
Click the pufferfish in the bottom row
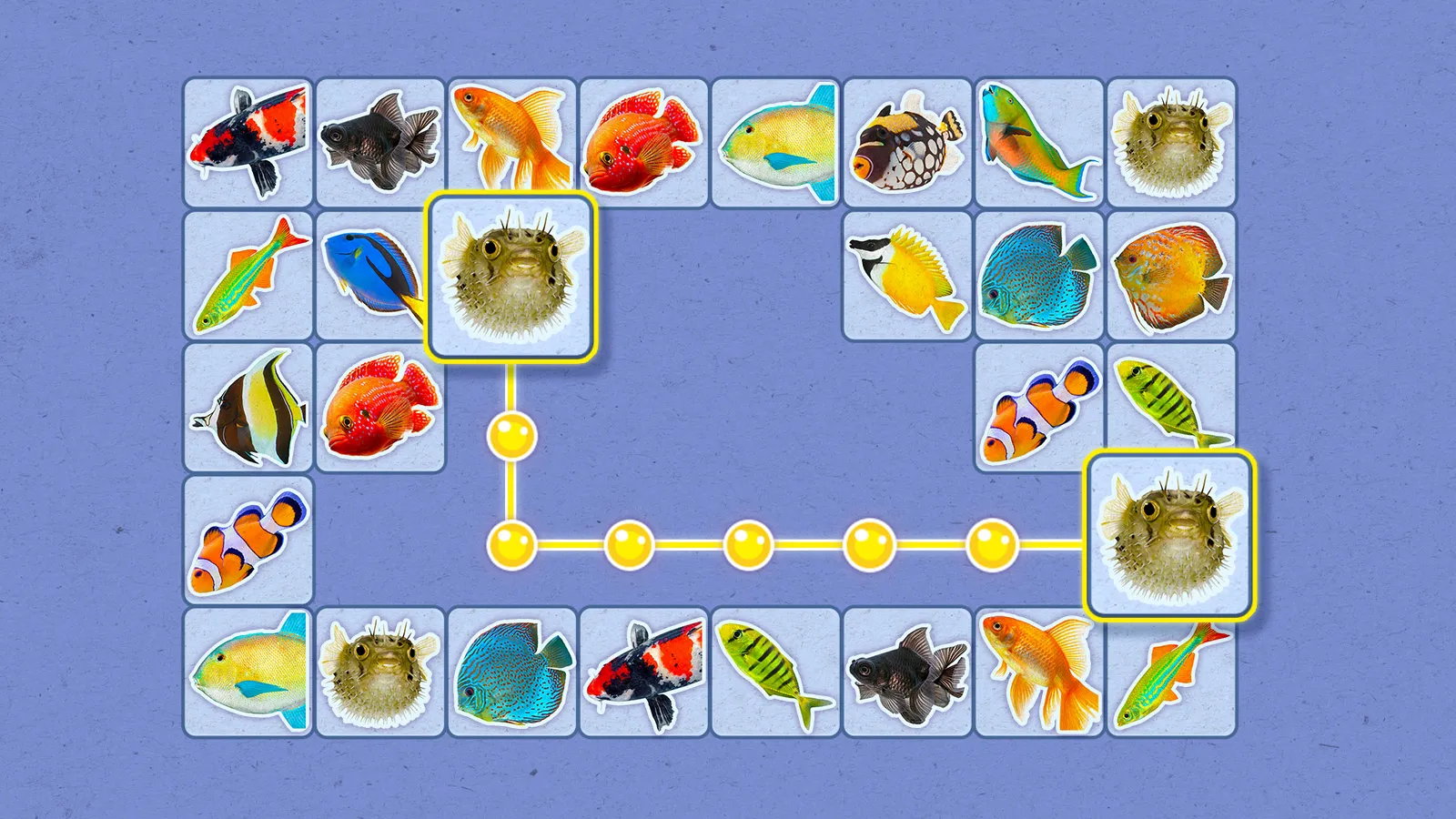[379, 673]
